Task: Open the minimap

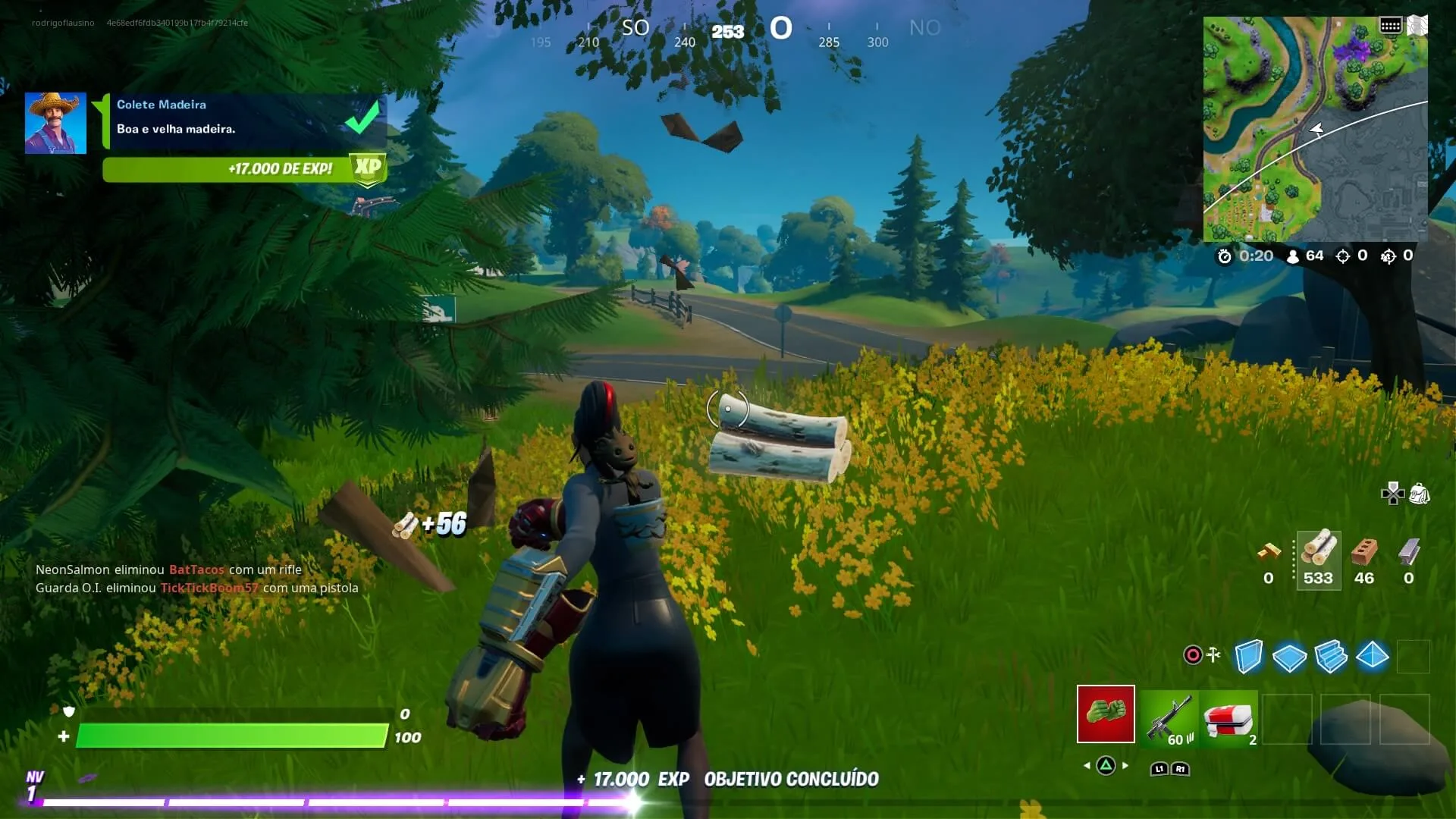Action: tap(1315, 129)
